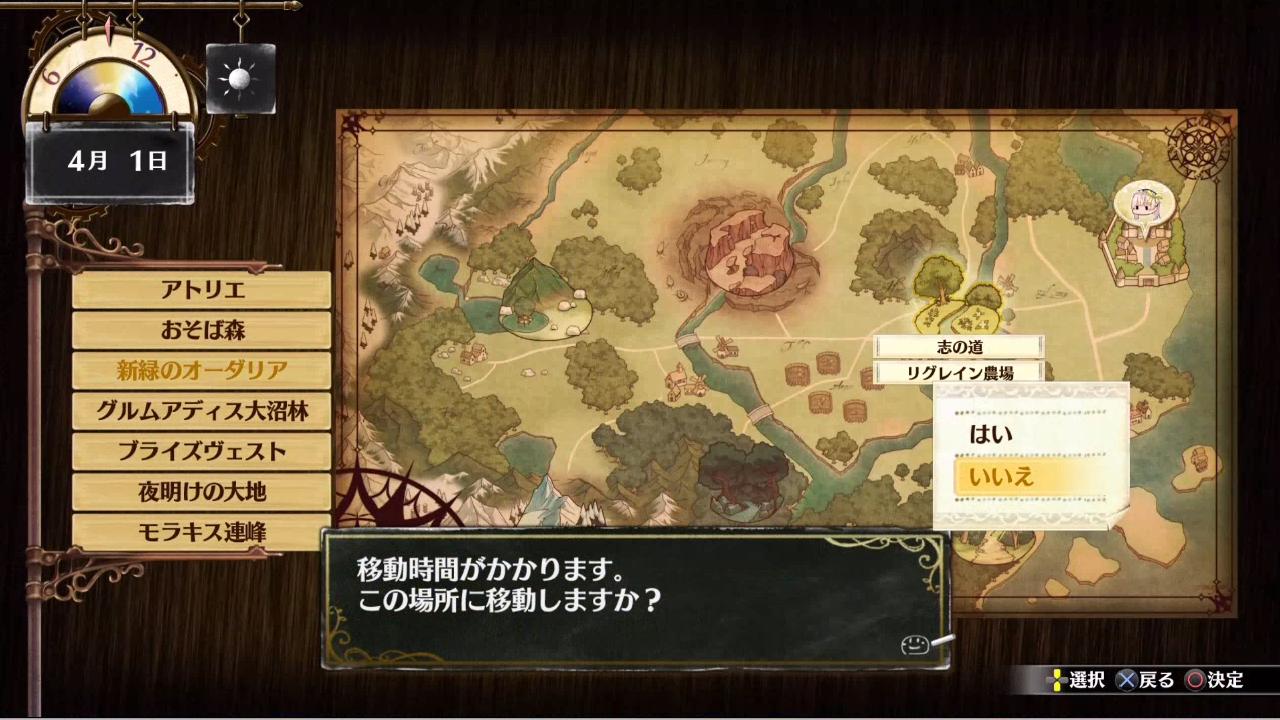Select 新緑のオーダリア in the area list
The image size is (1280, 720).
click(202, 371)
